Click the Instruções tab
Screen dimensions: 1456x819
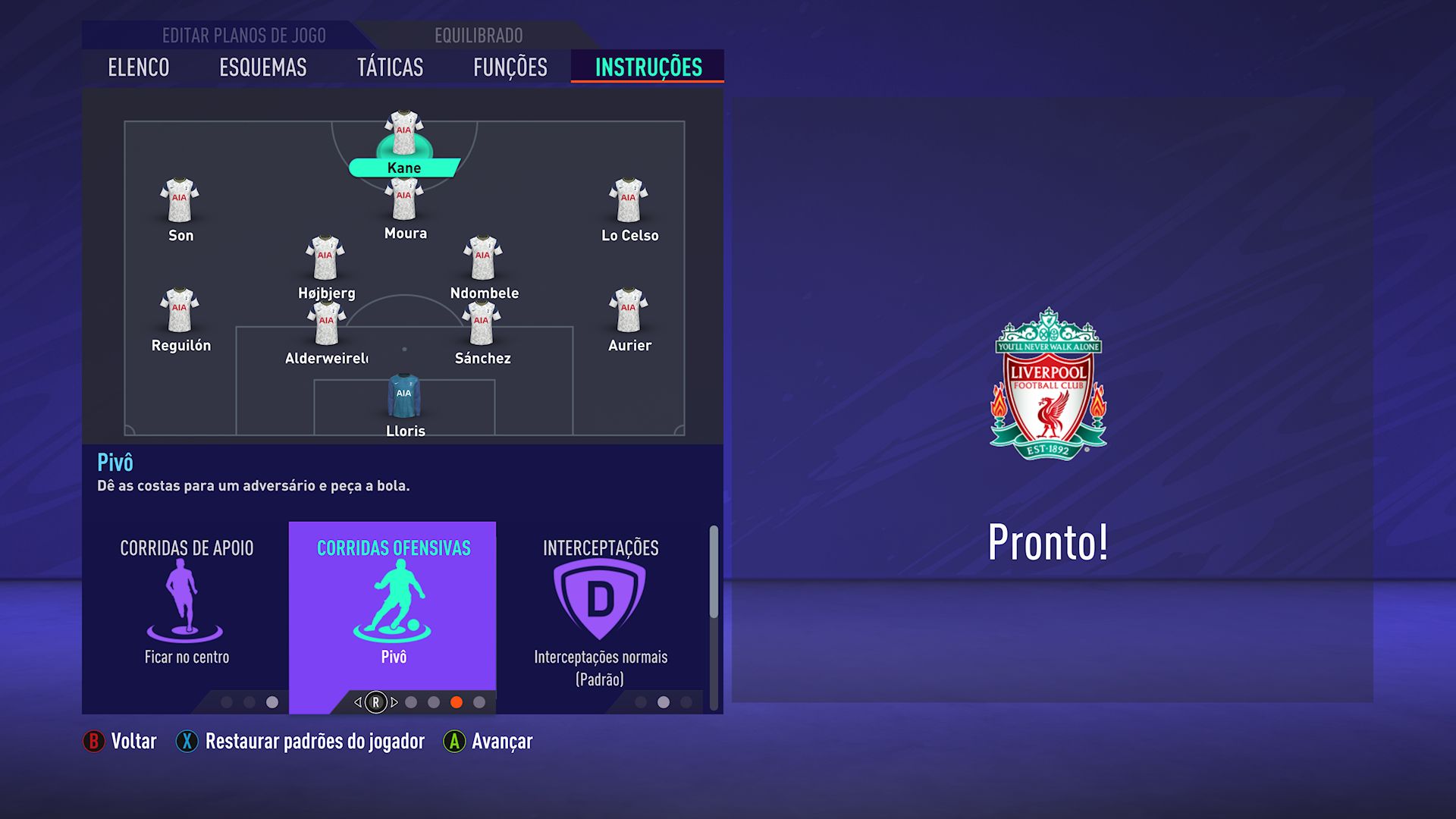[x=648, y=67]
